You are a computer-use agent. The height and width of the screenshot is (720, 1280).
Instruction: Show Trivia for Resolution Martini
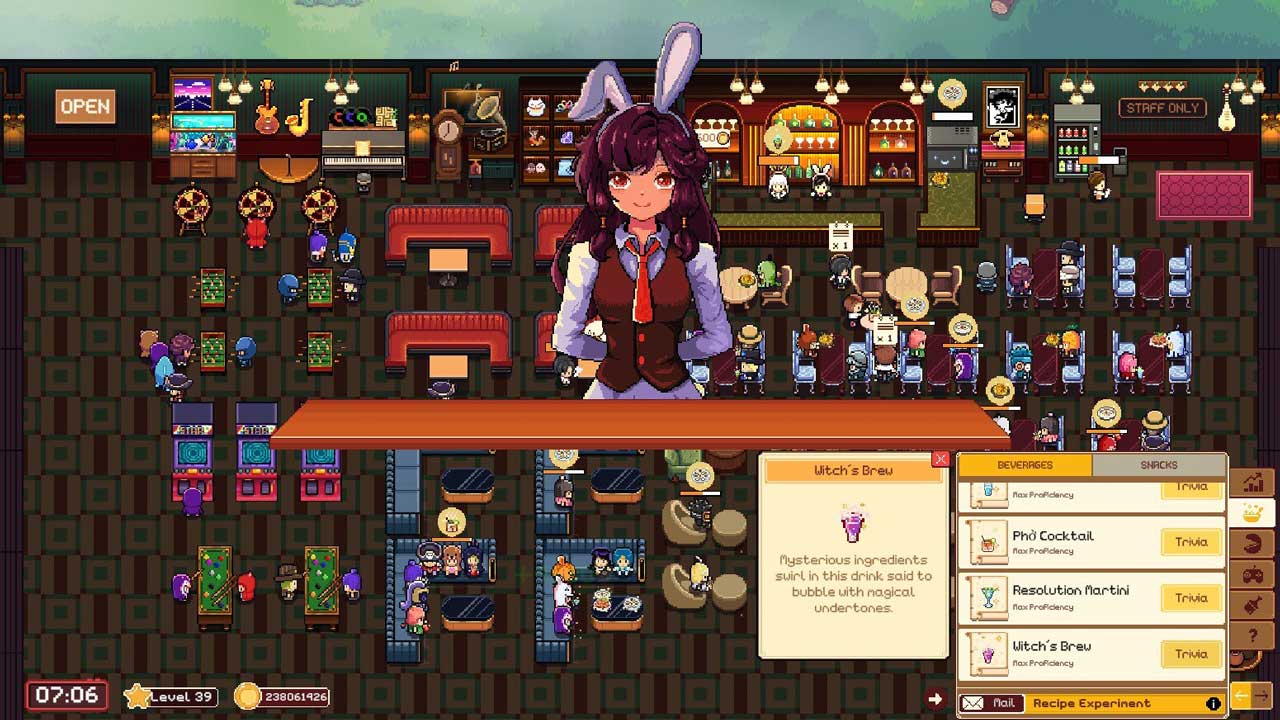point(1191,598)
